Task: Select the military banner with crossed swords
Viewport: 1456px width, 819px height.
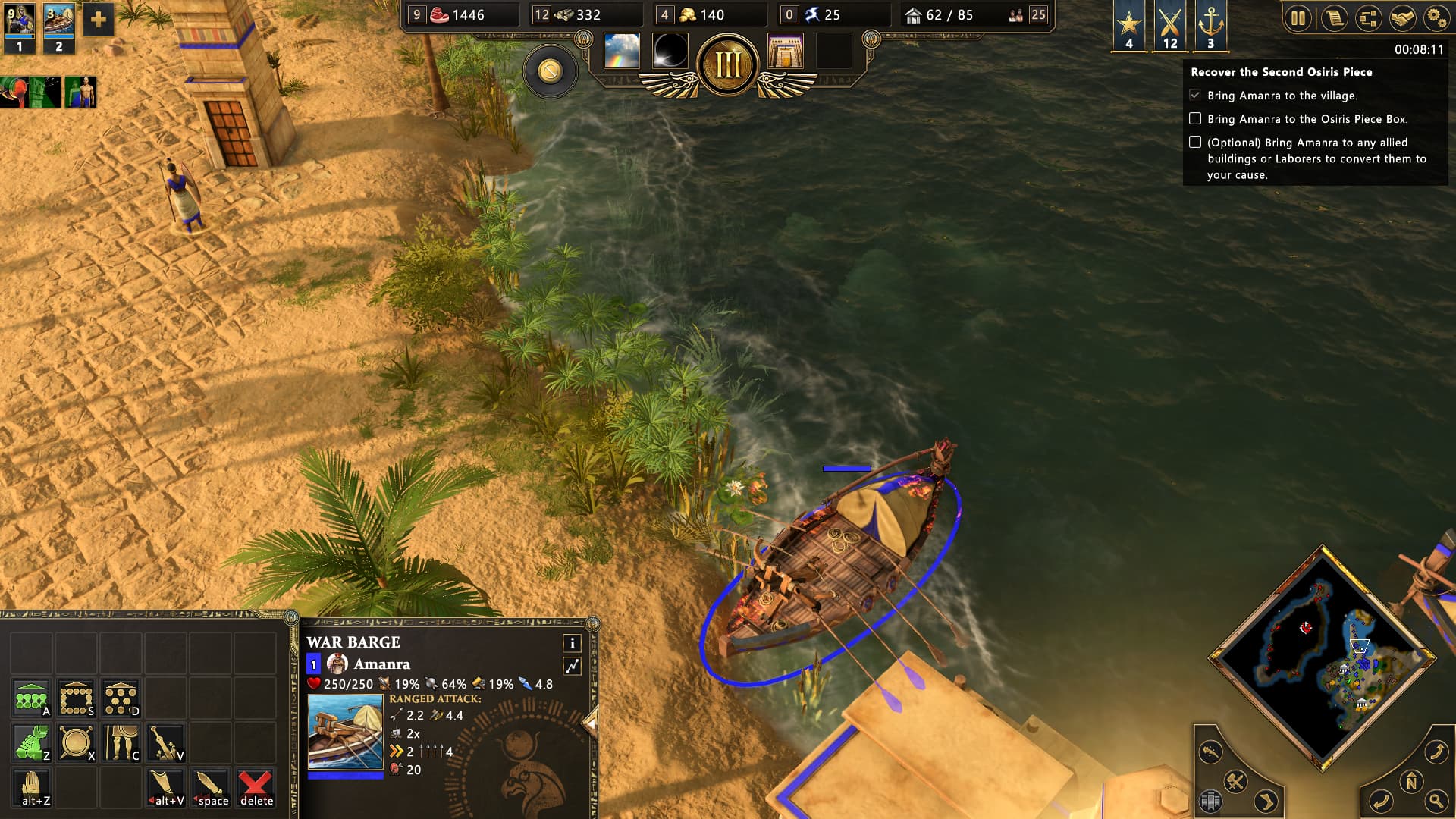Action: pyautogui.click(x=1170, y=25)
